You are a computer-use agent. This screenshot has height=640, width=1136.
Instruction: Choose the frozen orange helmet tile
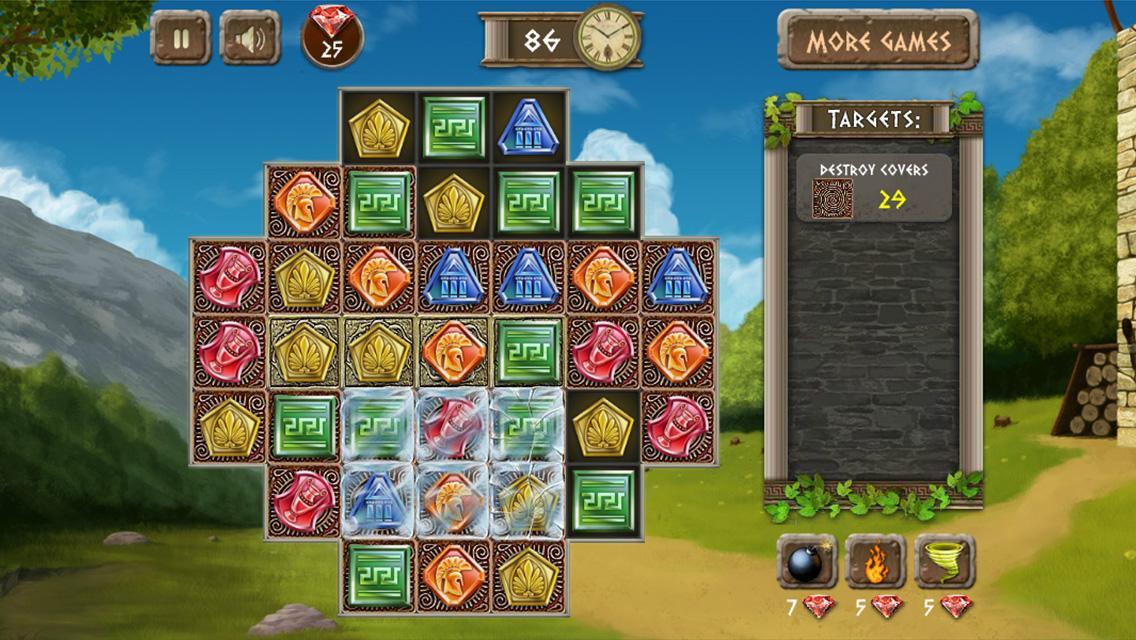click(453, 499)
